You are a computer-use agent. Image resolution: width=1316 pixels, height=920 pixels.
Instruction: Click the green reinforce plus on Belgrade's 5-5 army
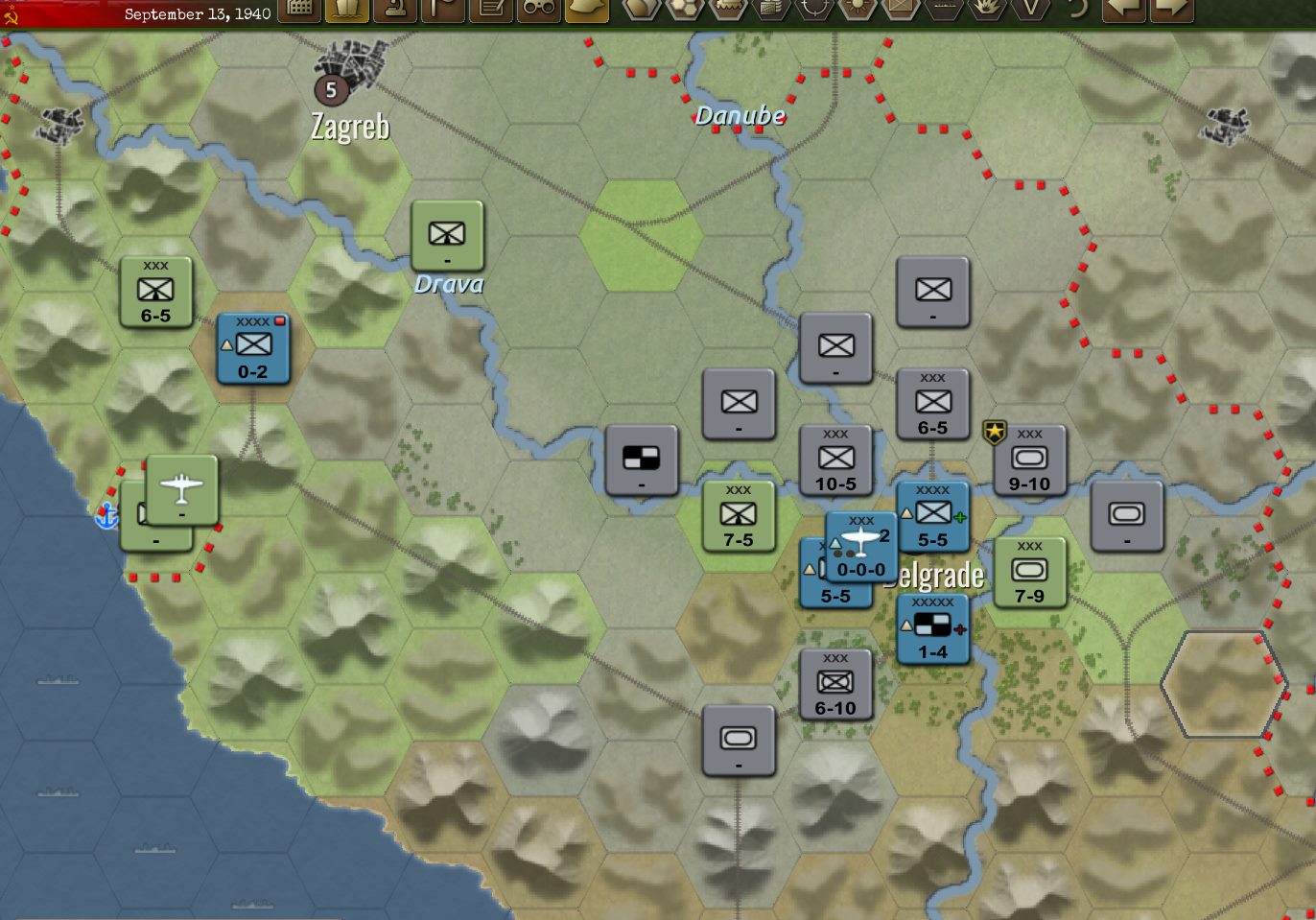pos(959,519)
